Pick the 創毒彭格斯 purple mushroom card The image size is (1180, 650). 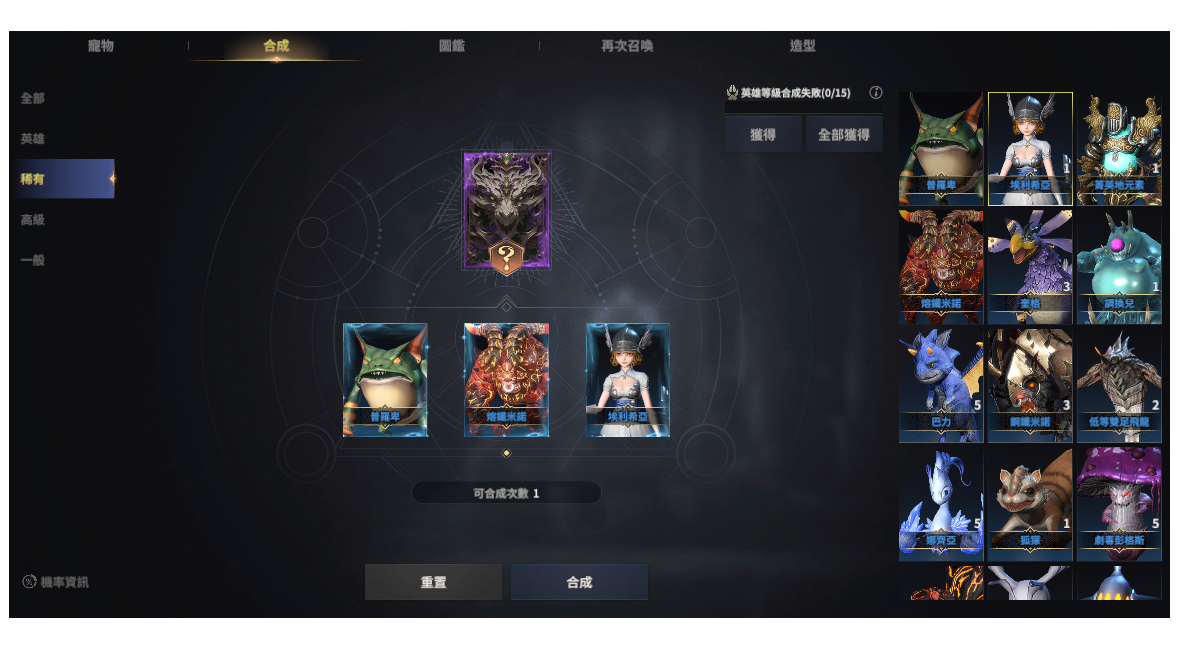tap(1119, 503)
